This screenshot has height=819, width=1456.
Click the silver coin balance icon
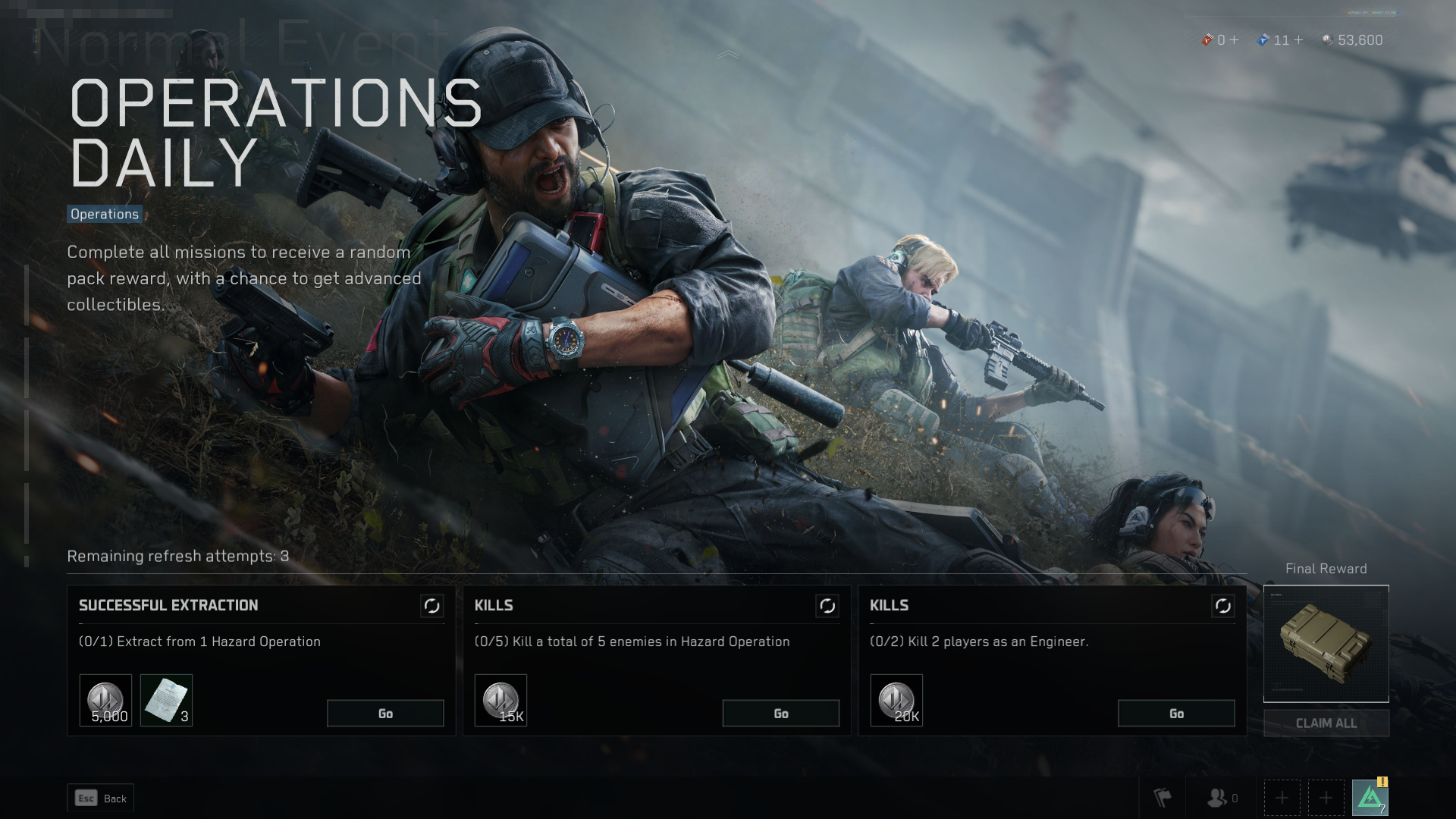tap(1328, 40)
